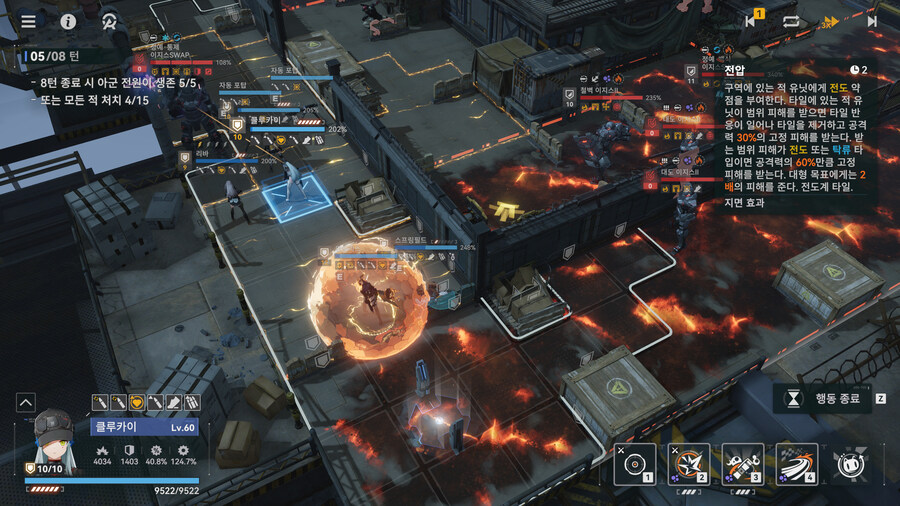Rewind to the previous step
Viewport: 900px width, 506px height.
pos(751,20)
